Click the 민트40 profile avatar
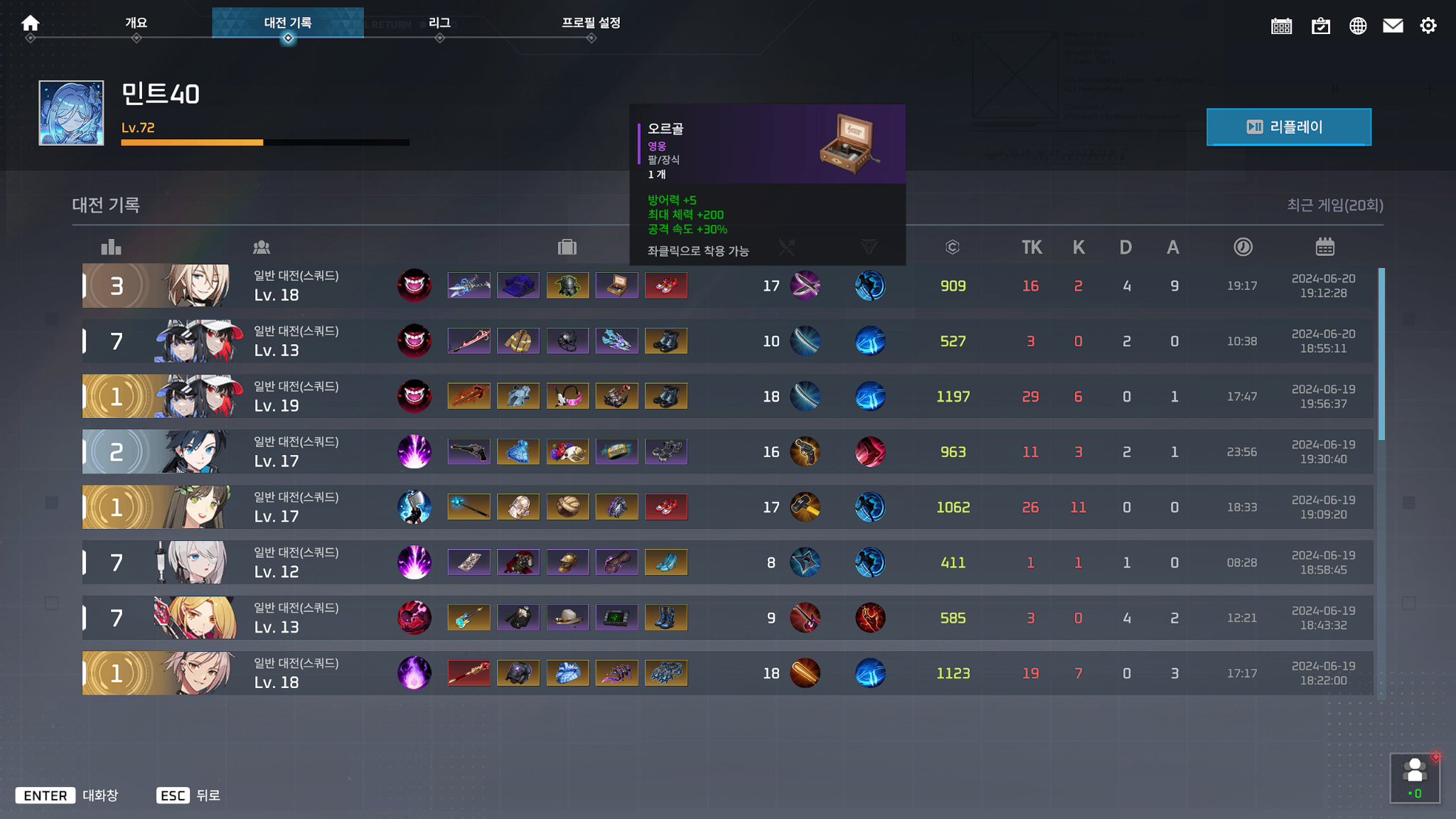1456x819 pixels. (71, 113)
